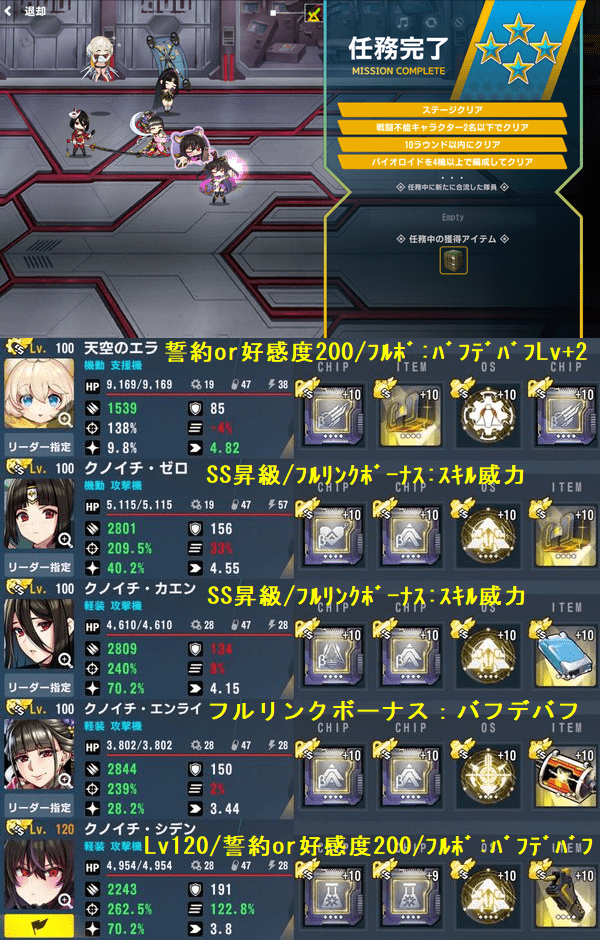View クノイチ・ゼロ's character portrait

[39, 516]
